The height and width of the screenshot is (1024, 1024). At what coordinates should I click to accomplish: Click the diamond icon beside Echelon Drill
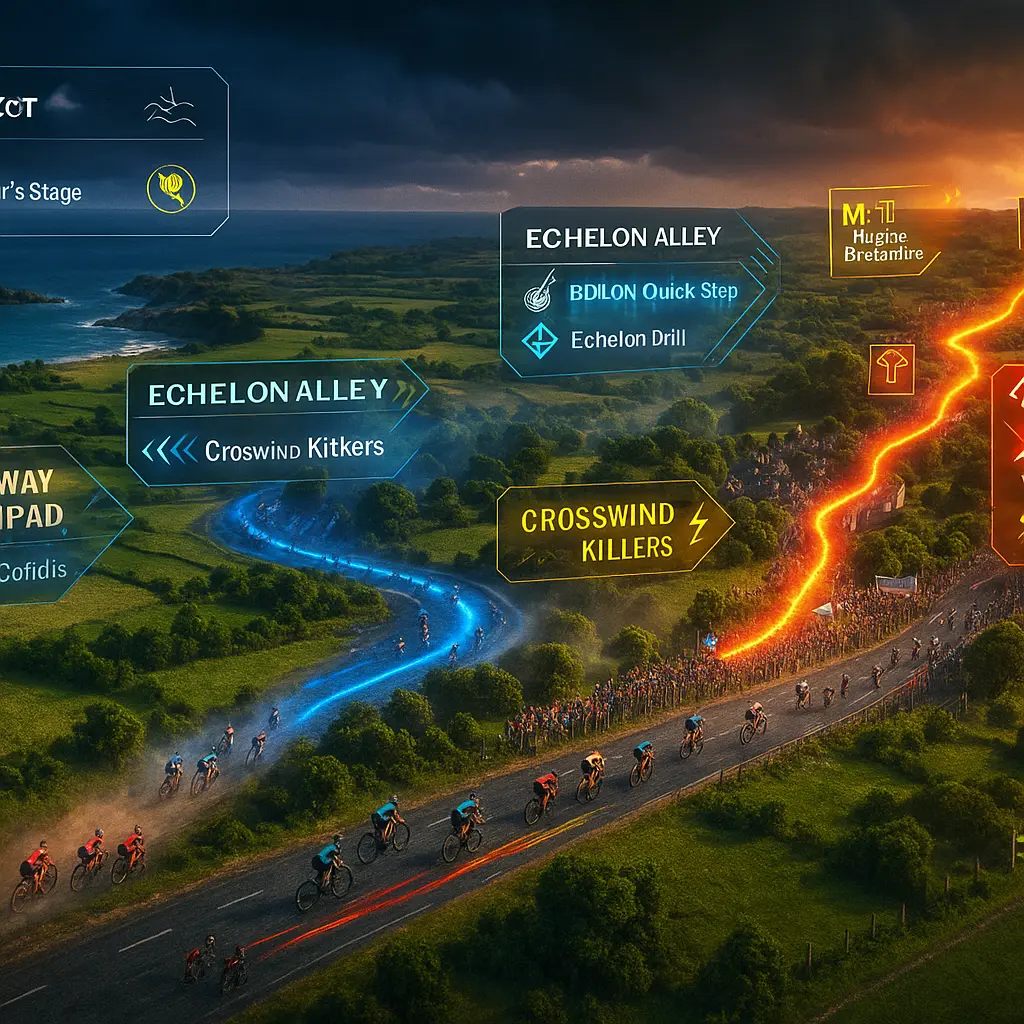click(540, 340)
